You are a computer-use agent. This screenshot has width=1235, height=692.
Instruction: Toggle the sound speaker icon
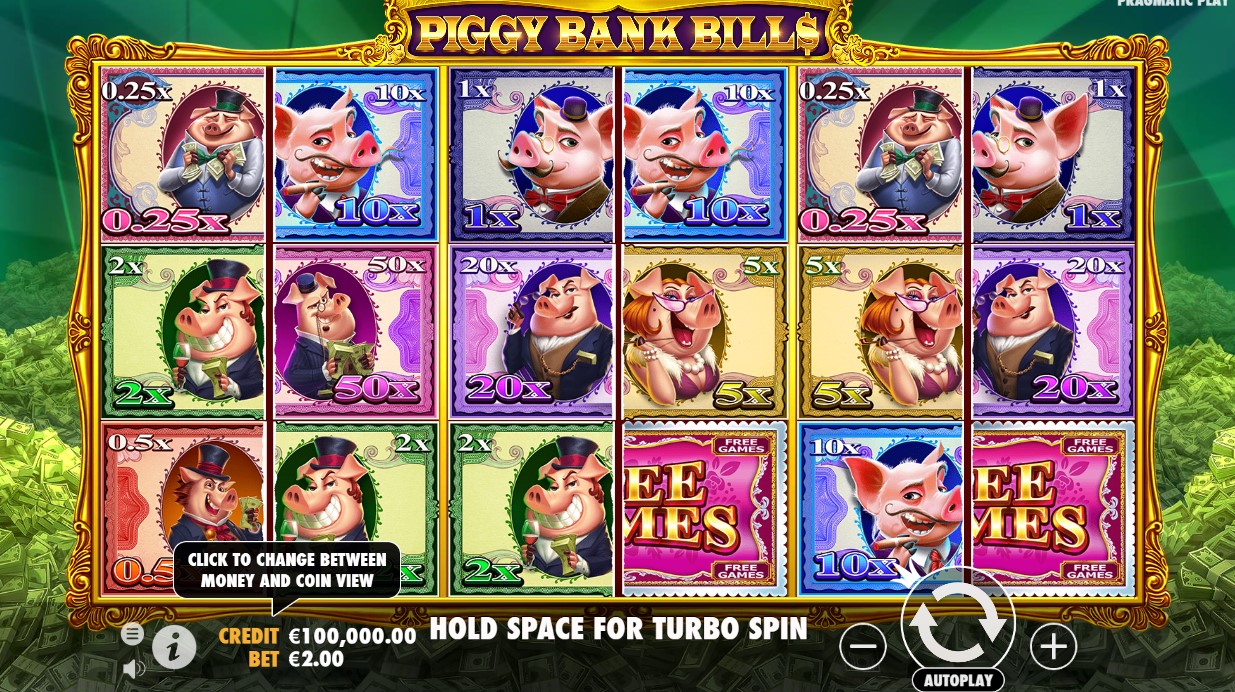click(x=132, y=667)
